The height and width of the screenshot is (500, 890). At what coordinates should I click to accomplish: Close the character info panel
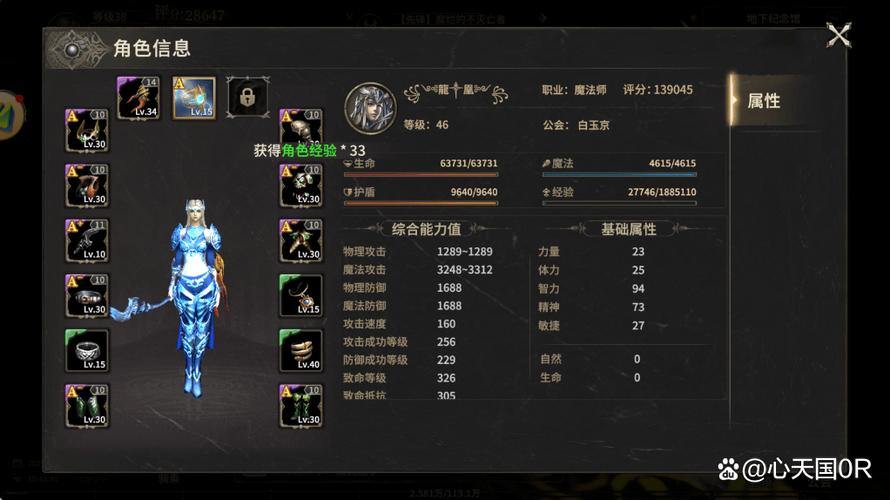(838, 36)
